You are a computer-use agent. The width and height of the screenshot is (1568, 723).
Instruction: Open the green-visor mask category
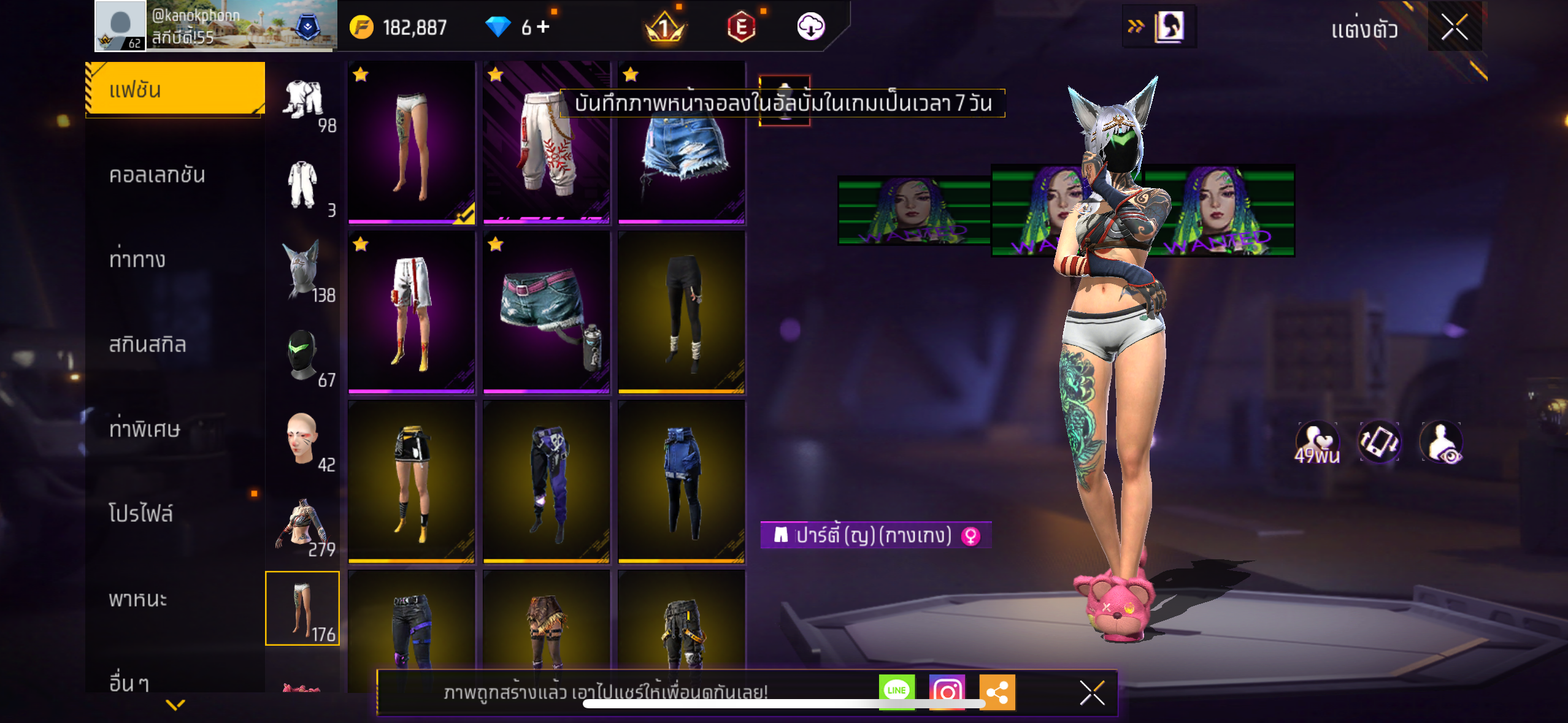[x=302, y=355]
